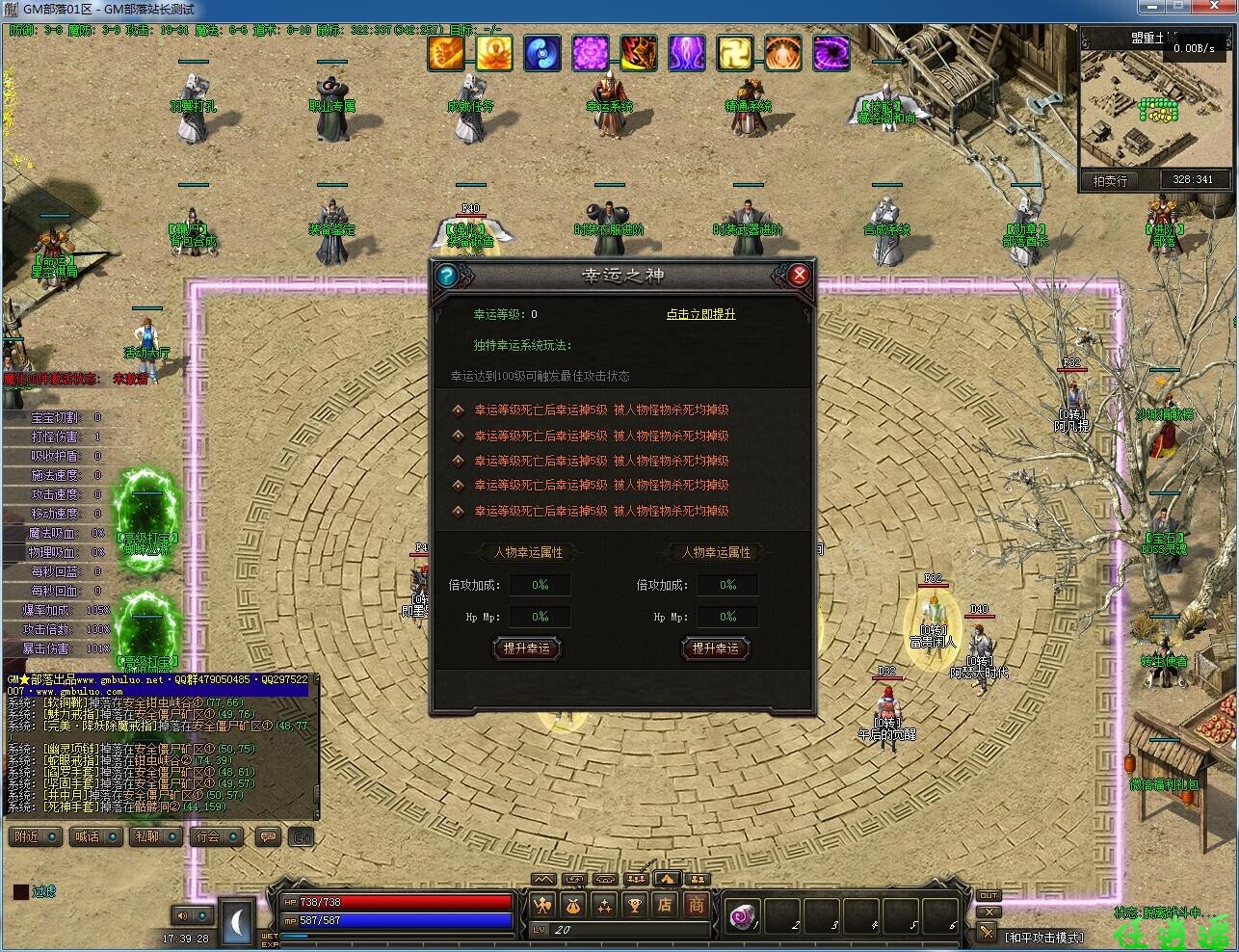The image size is (1239, 952).
Task: Activate the flaming fist skill icon
Action: click(446, 53)
